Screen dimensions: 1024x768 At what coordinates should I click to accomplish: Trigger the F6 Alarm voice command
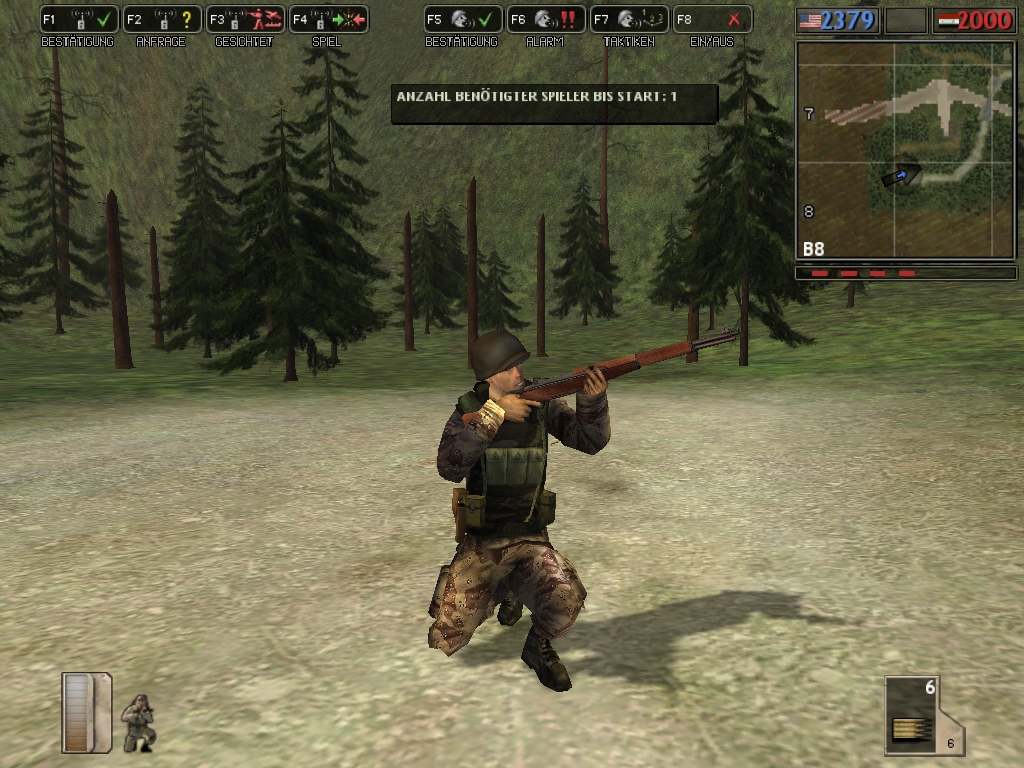click(545, 19)
